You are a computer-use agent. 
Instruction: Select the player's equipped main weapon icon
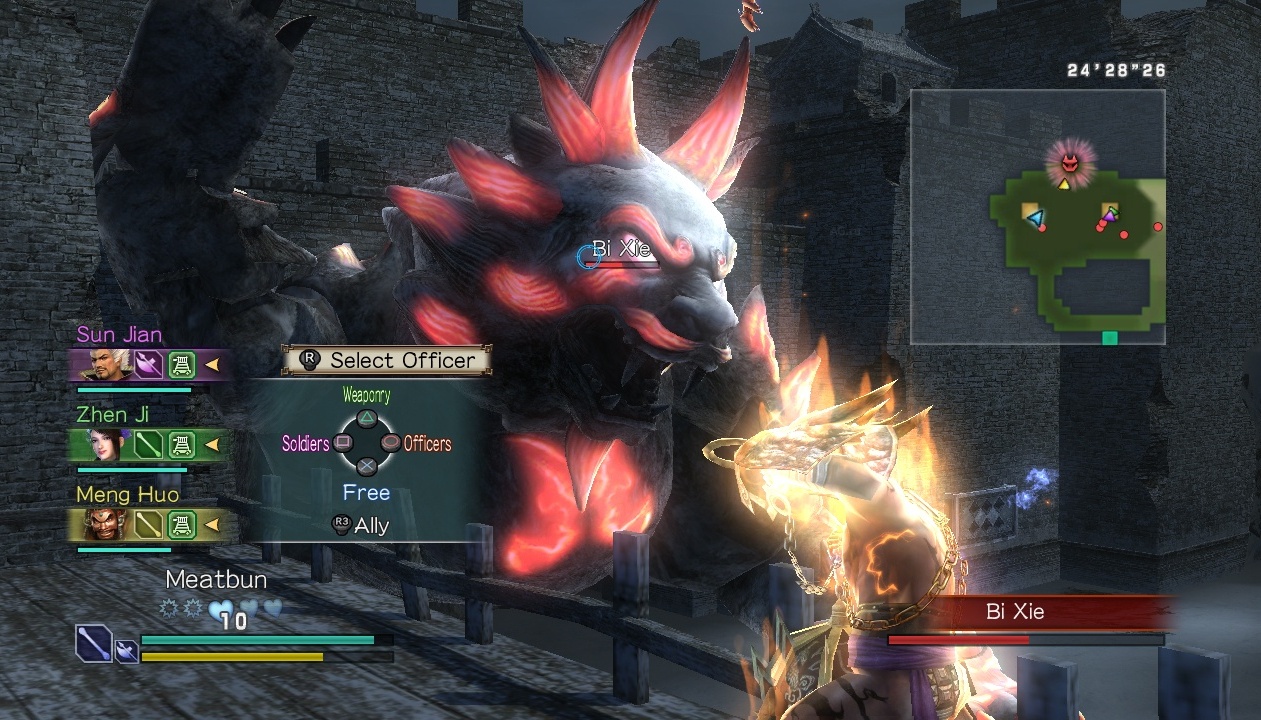(x=94, y=642)
